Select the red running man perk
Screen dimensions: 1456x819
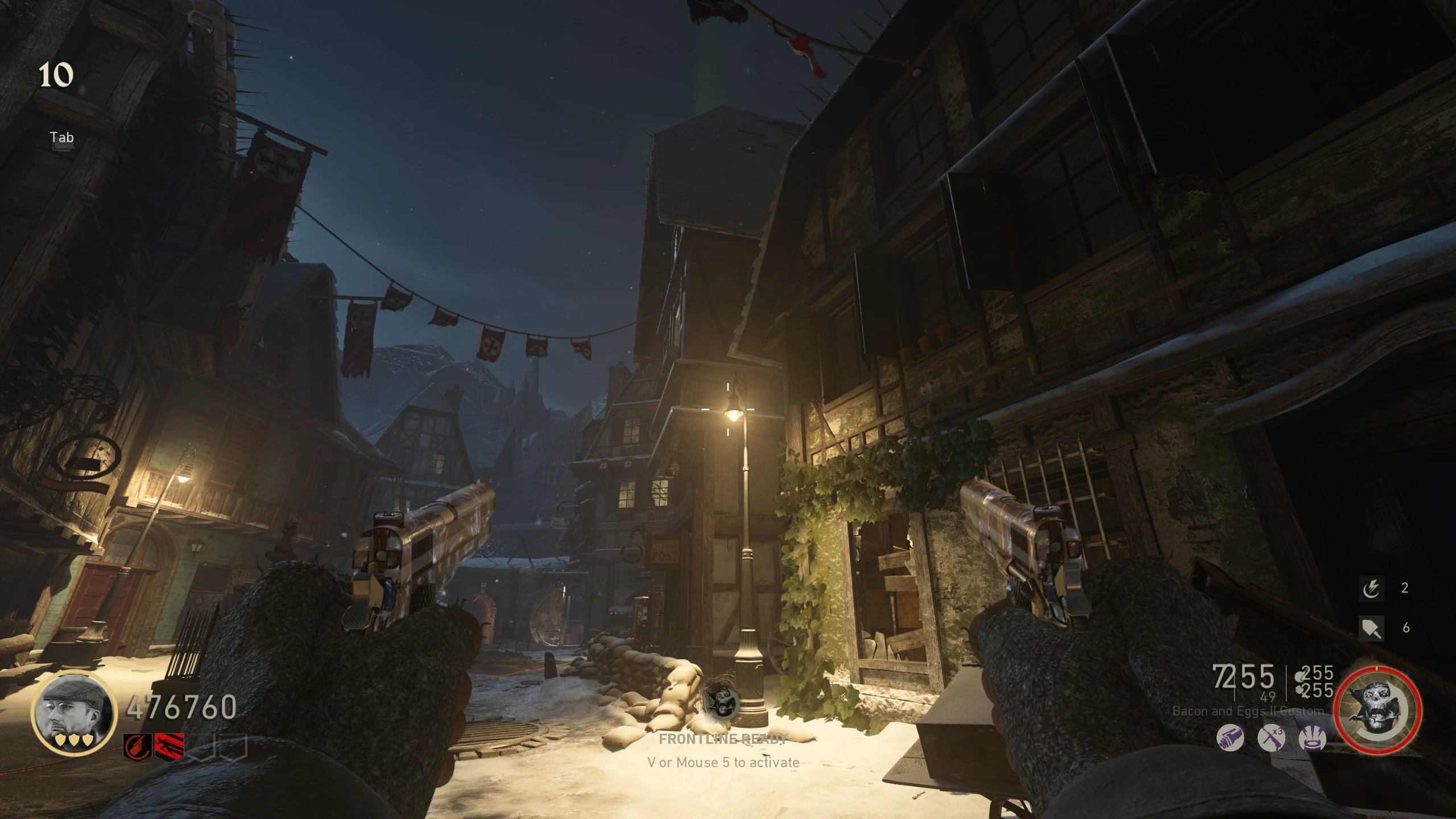click(x=169, y=747)
